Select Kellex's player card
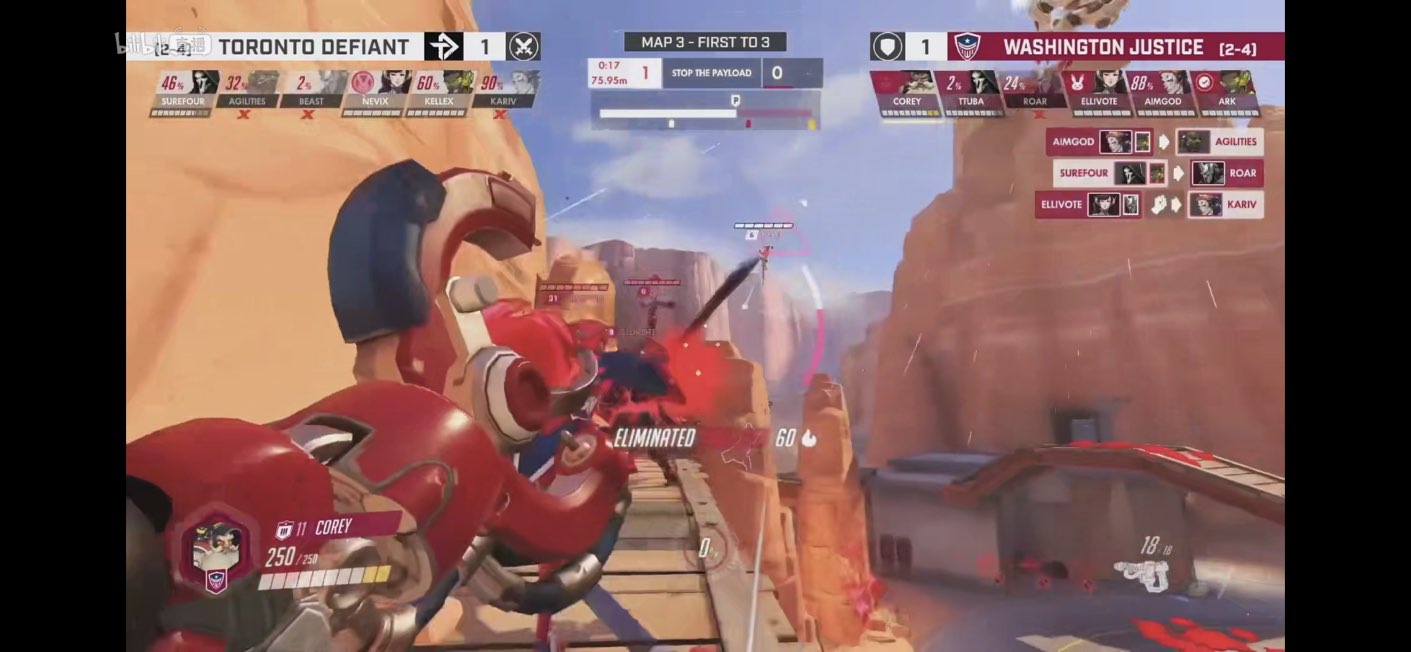The height and width of the screenshot is (652, 1411). coord(439,91)
